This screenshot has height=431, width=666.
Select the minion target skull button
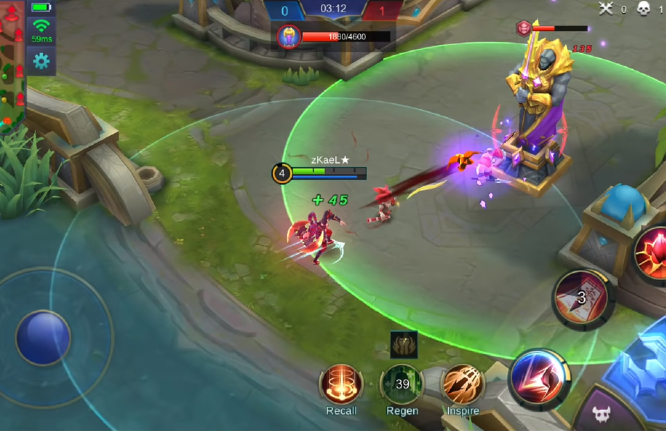point(600,414)
